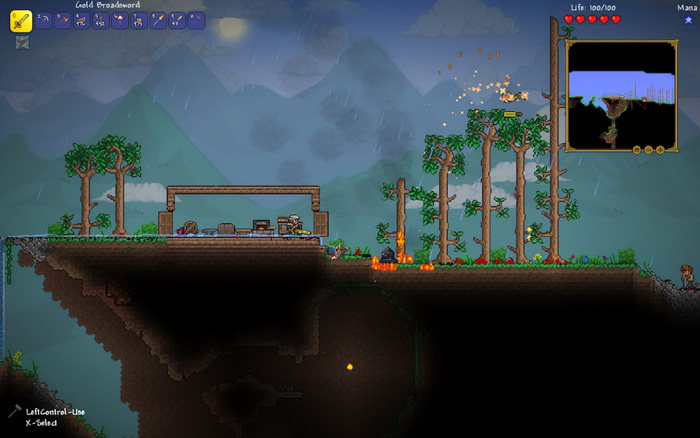Click the buff icon below the hotbar
700x438 pixels.
(21, 42)
